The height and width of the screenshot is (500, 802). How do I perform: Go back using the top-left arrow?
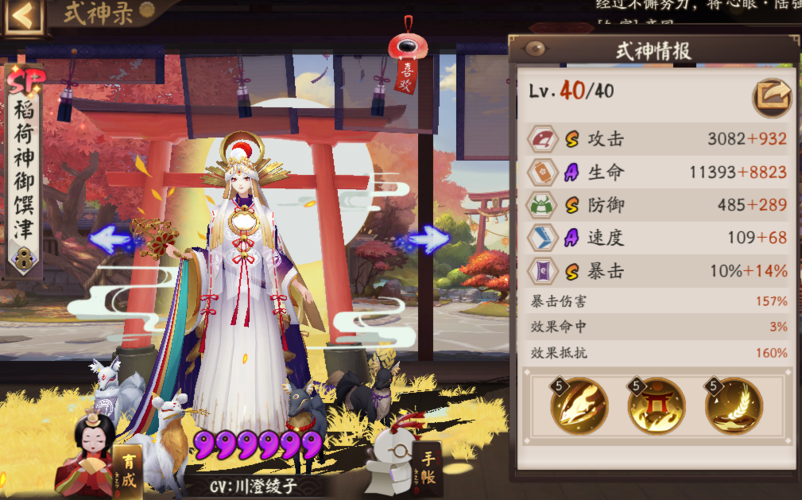coord(24,17)
